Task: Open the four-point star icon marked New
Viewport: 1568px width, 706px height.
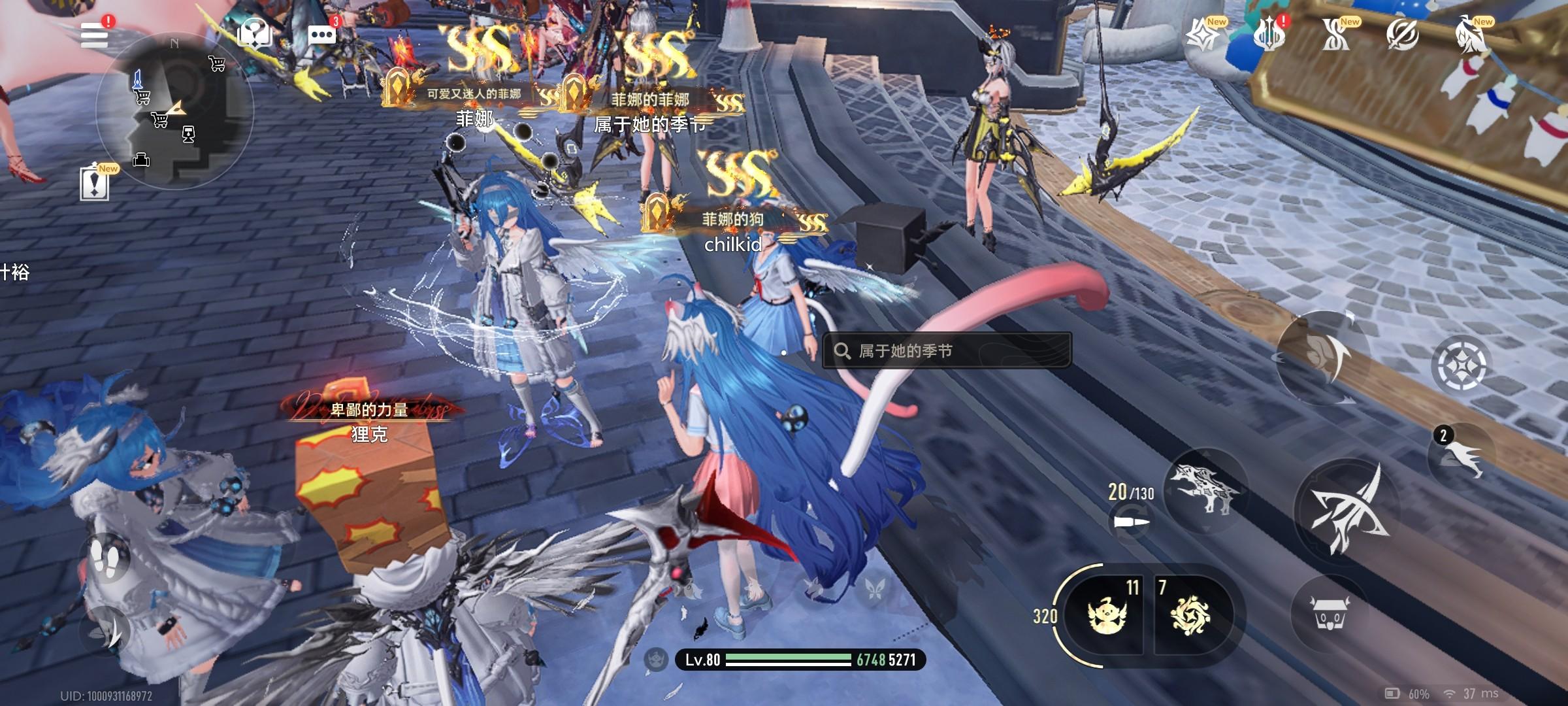Action: click(1203, 35)
